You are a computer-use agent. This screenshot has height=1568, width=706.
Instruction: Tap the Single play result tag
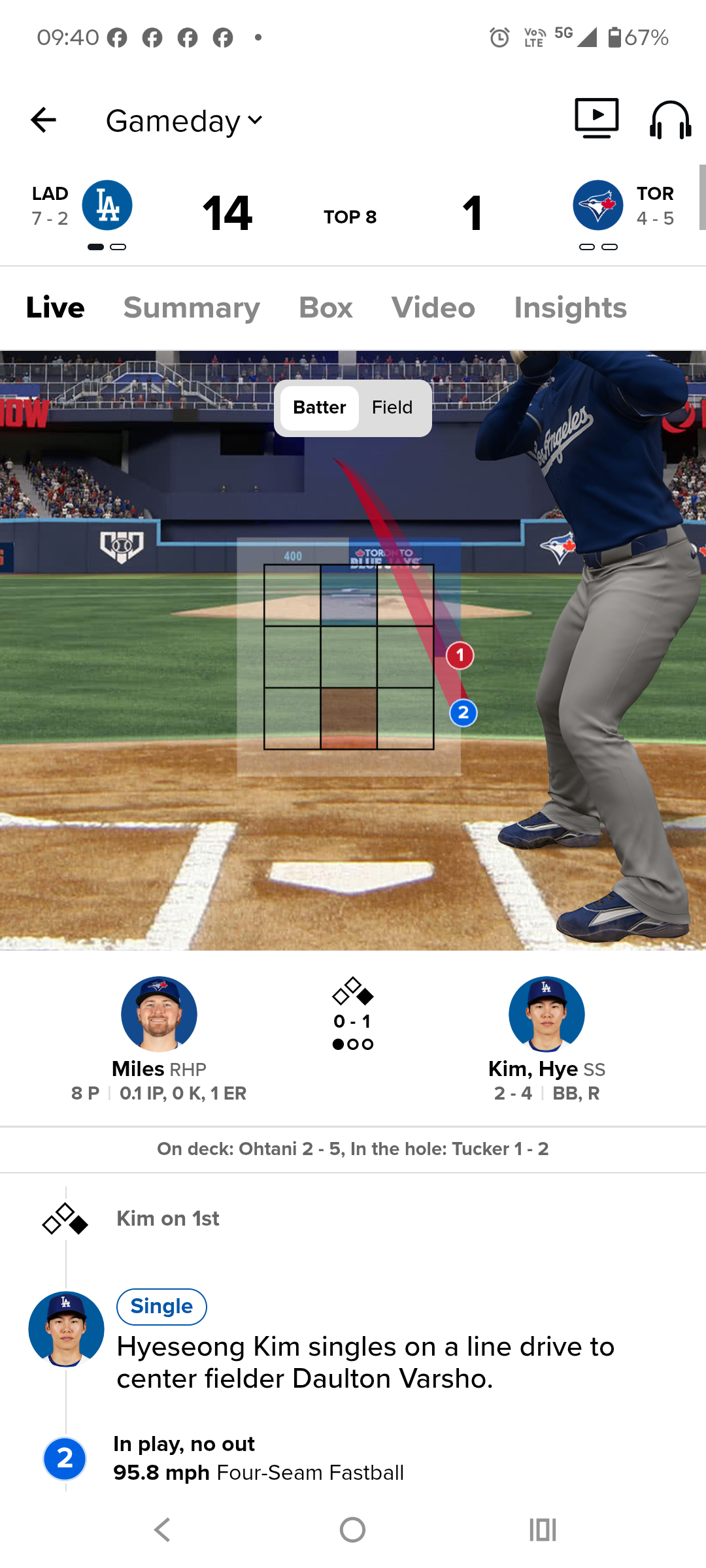161,1307
